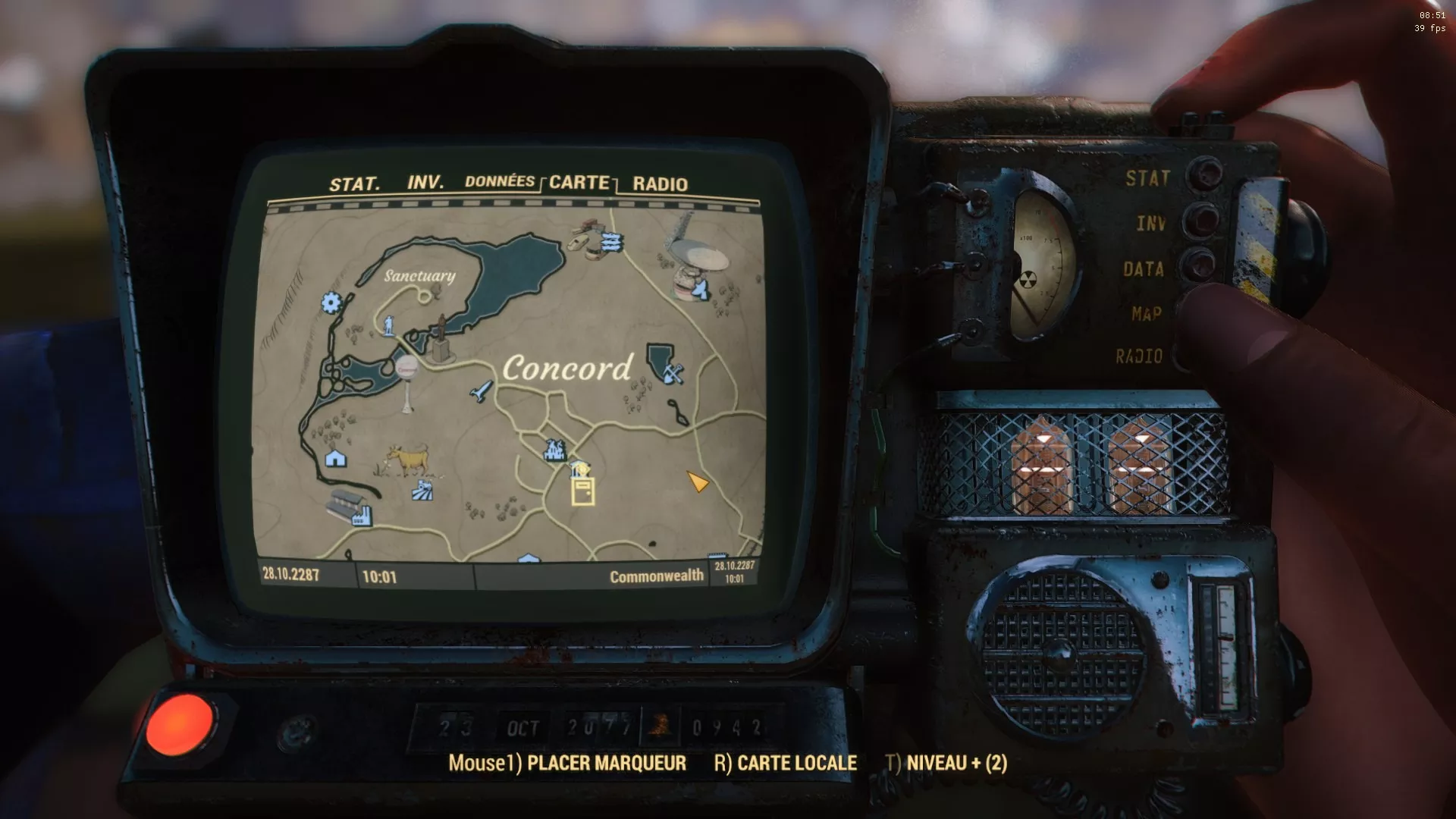The height and width of the screenshot is (819, 1456).
Task: Select the CARTE map tab
Action: point(579,182)
